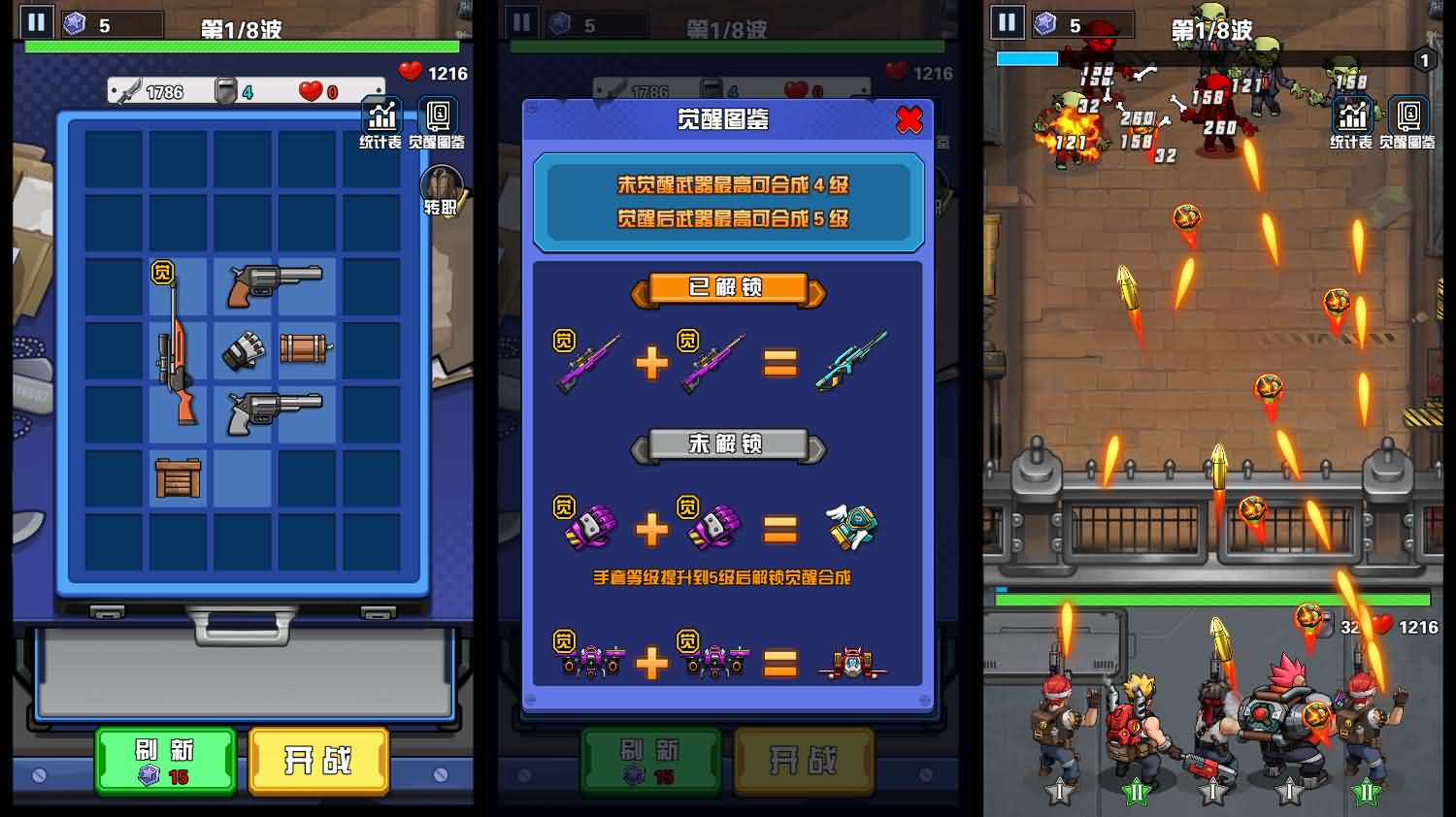
Task: Select the TNT dynamite item
Action: (x=301, y=349)
